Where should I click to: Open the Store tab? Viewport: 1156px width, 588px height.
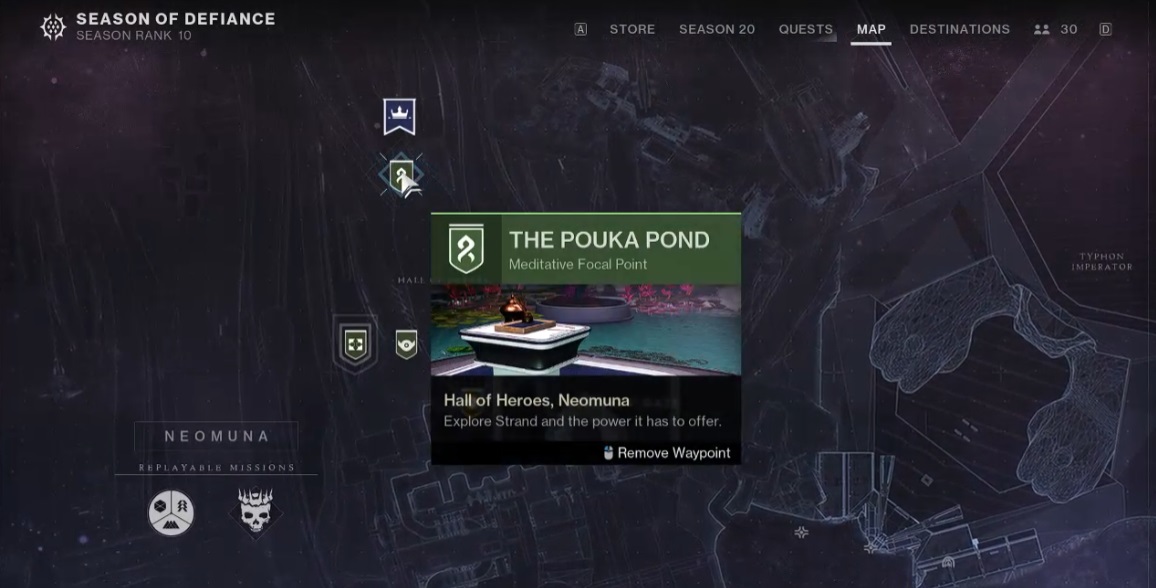coord(632,29)
